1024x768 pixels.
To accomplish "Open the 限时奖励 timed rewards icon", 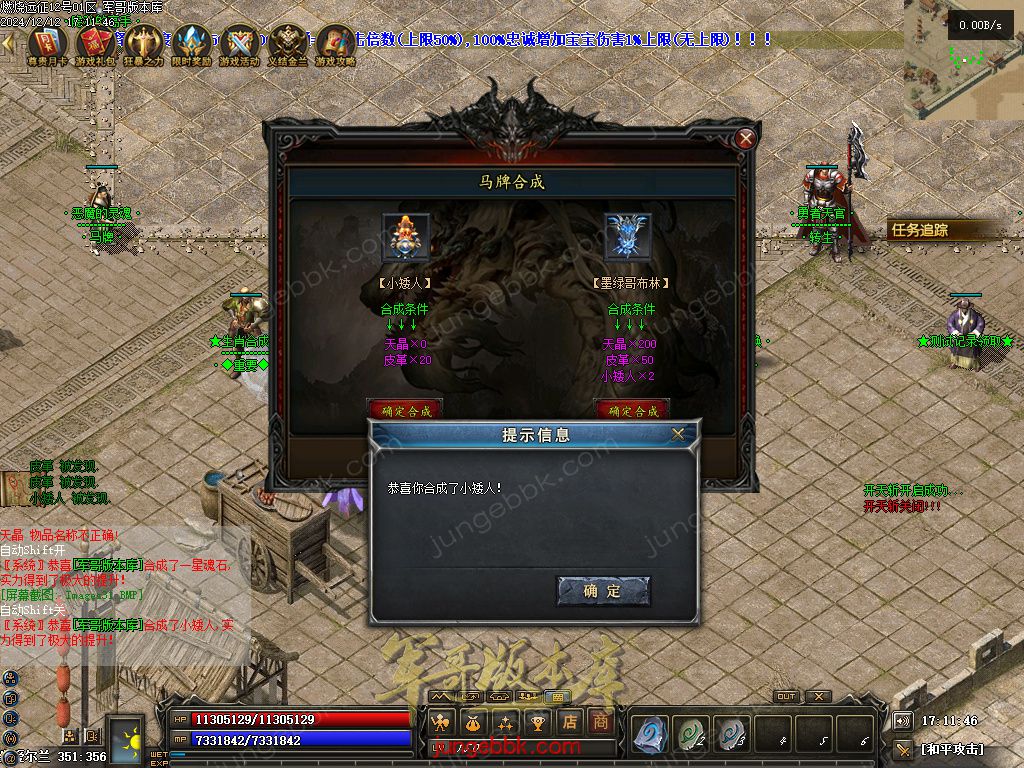I will point(191,44).
